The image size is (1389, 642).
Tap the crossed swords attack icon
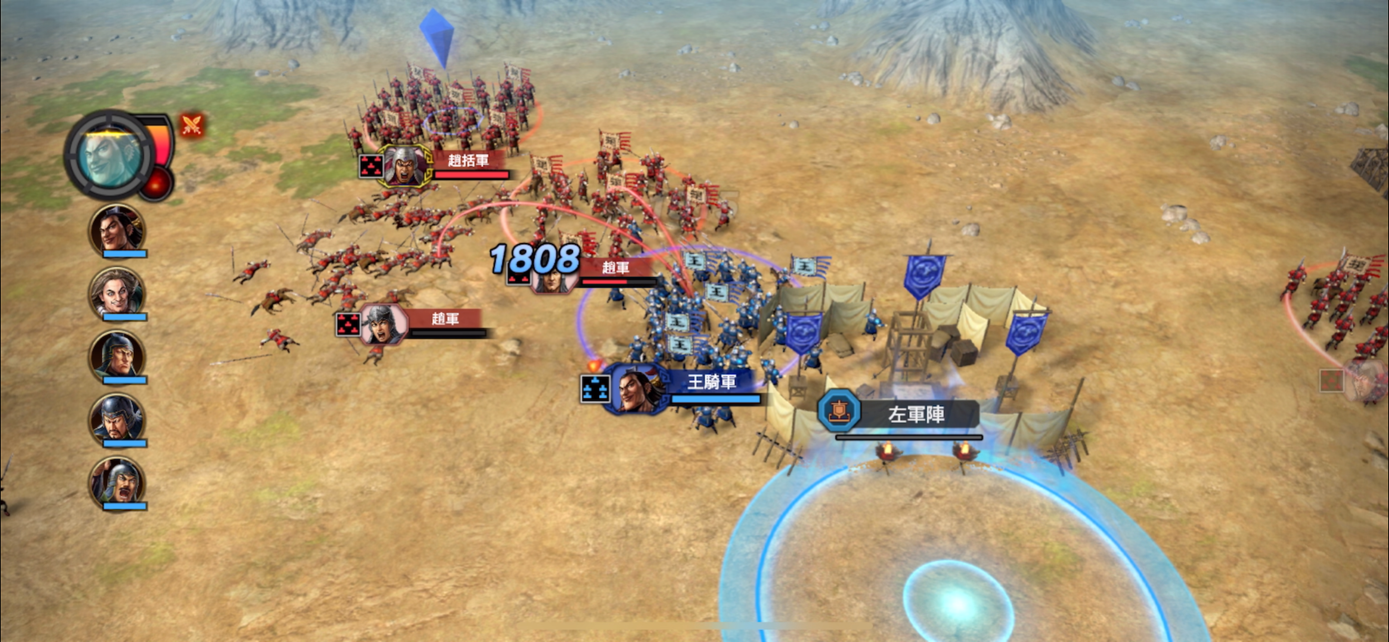[191, 125]
